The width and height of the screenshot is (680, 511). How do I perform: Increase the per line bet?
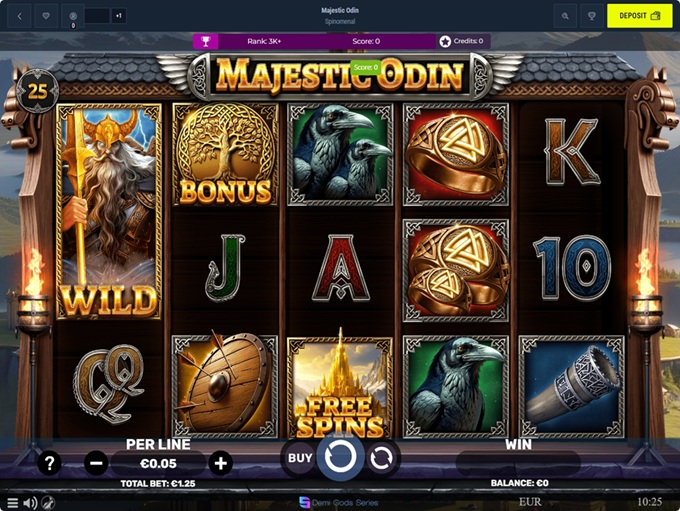[x=221, y=463]
